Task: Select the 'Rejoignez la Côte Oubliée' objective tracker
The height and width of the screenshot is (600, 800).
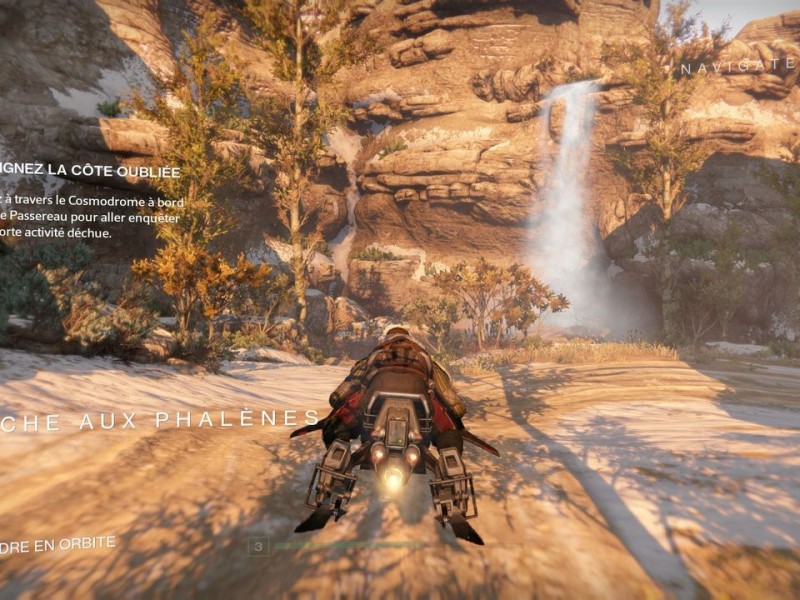Action: click(90, 169)
